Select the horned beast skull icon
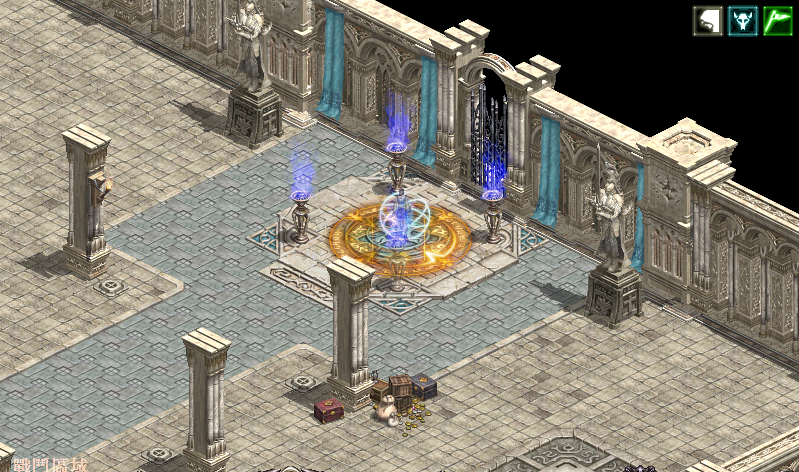Screen dimensions: 799x472 [742, 21]
